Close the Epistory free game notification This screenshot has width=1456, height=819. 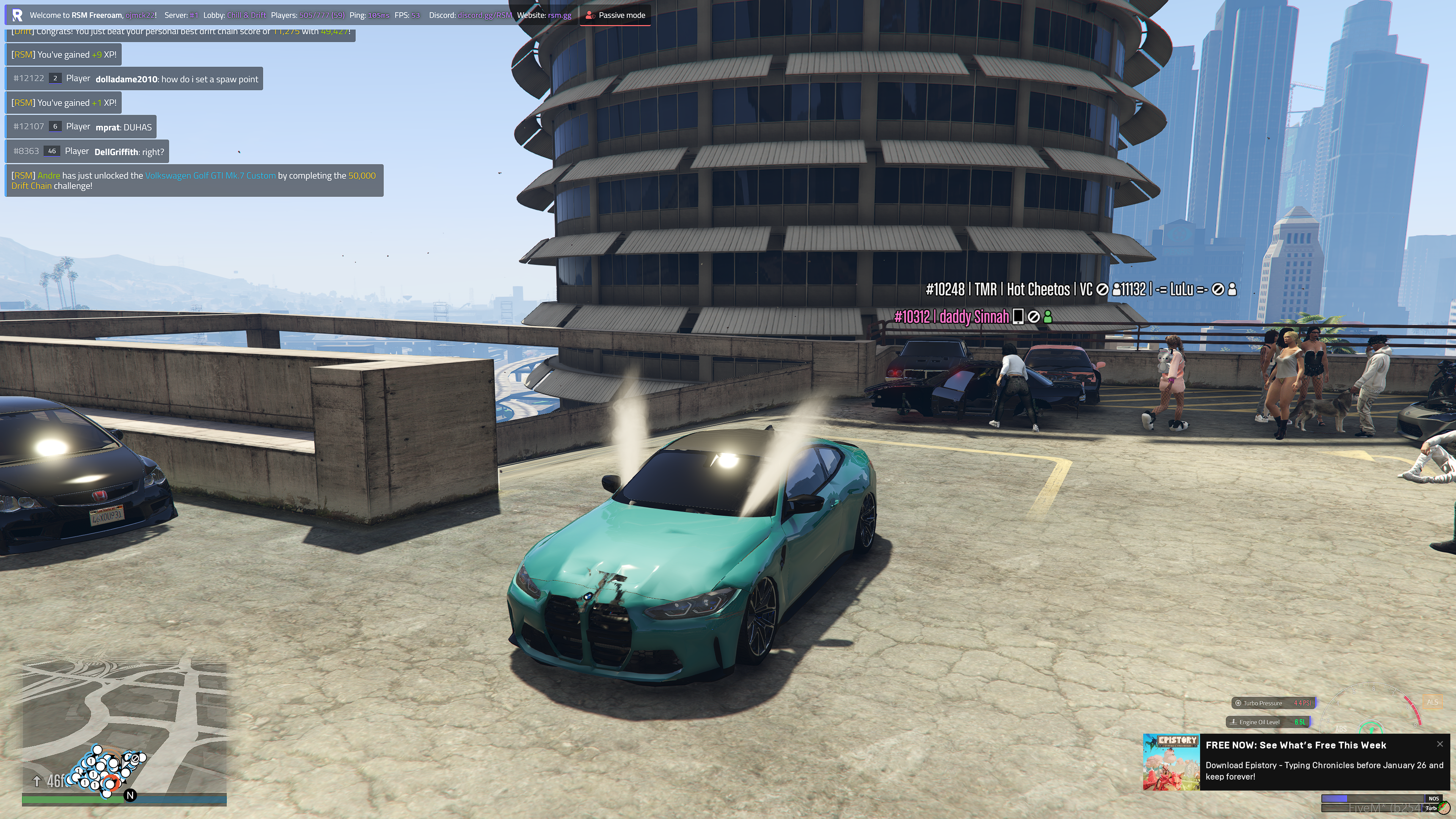[1440, 744]
